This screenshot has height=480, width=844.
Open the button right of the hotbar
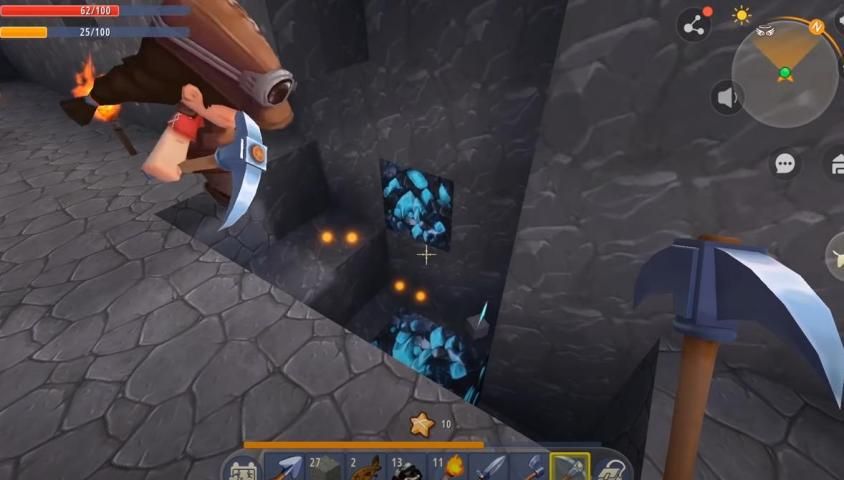(611, 469)
